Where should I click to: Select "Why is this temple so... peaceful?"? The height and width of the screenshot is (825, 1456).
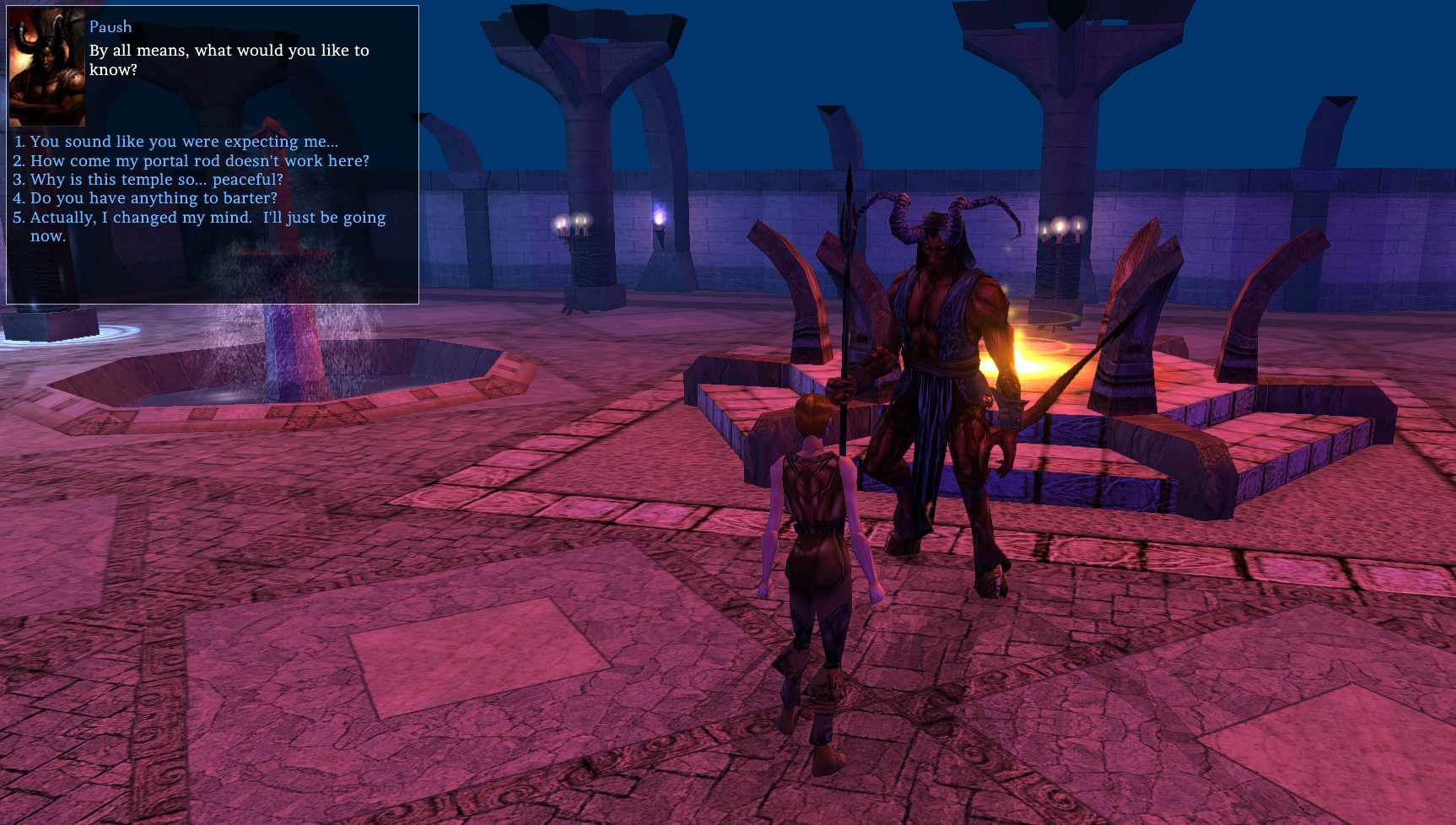pyautogui.click(x=156, y=180)
